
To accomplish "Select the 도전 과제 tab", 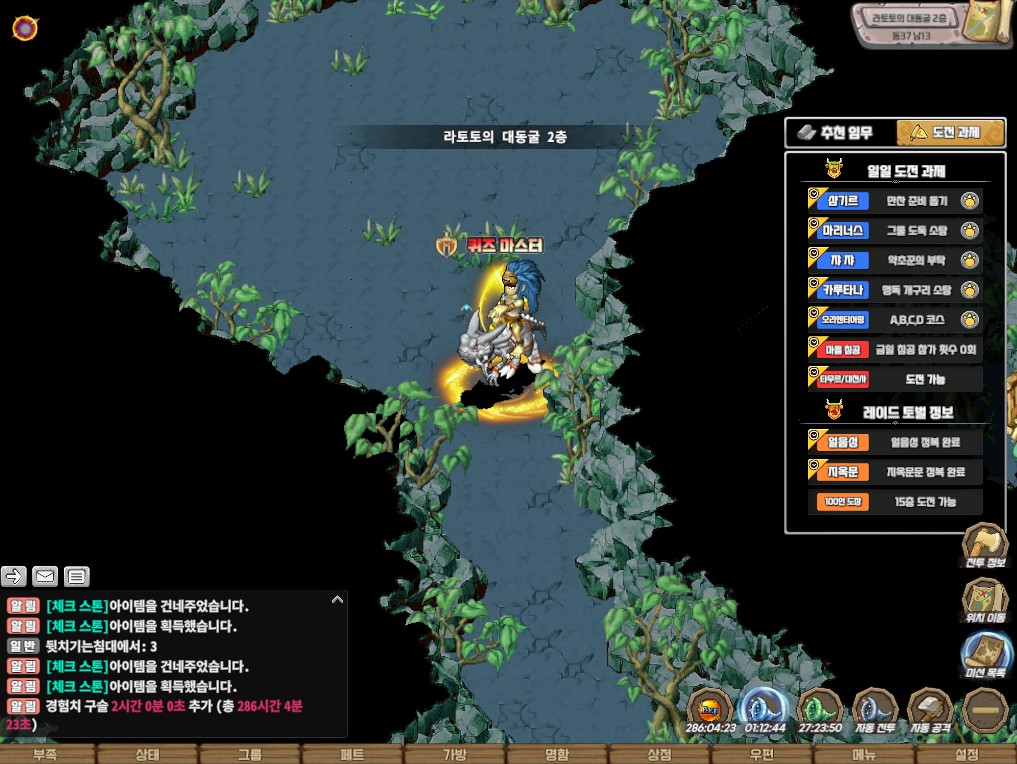I will click(950, 132).
